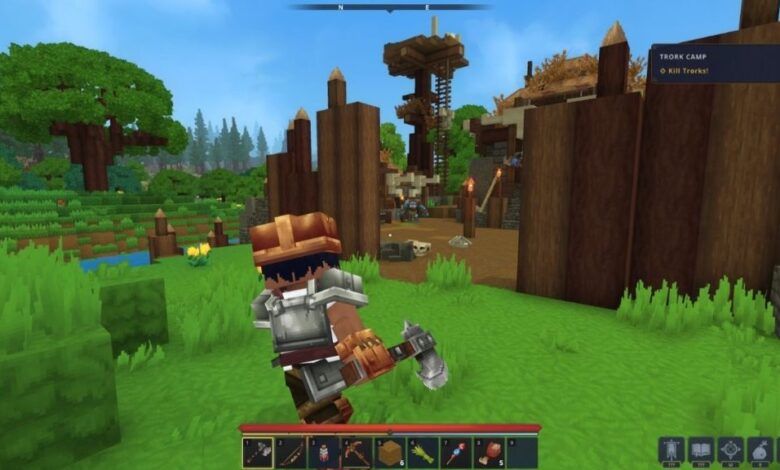Viewport: 780px width, 470px height.
Task: Select the red-and-blue wand hotbar slot
Action: point(457,452)
